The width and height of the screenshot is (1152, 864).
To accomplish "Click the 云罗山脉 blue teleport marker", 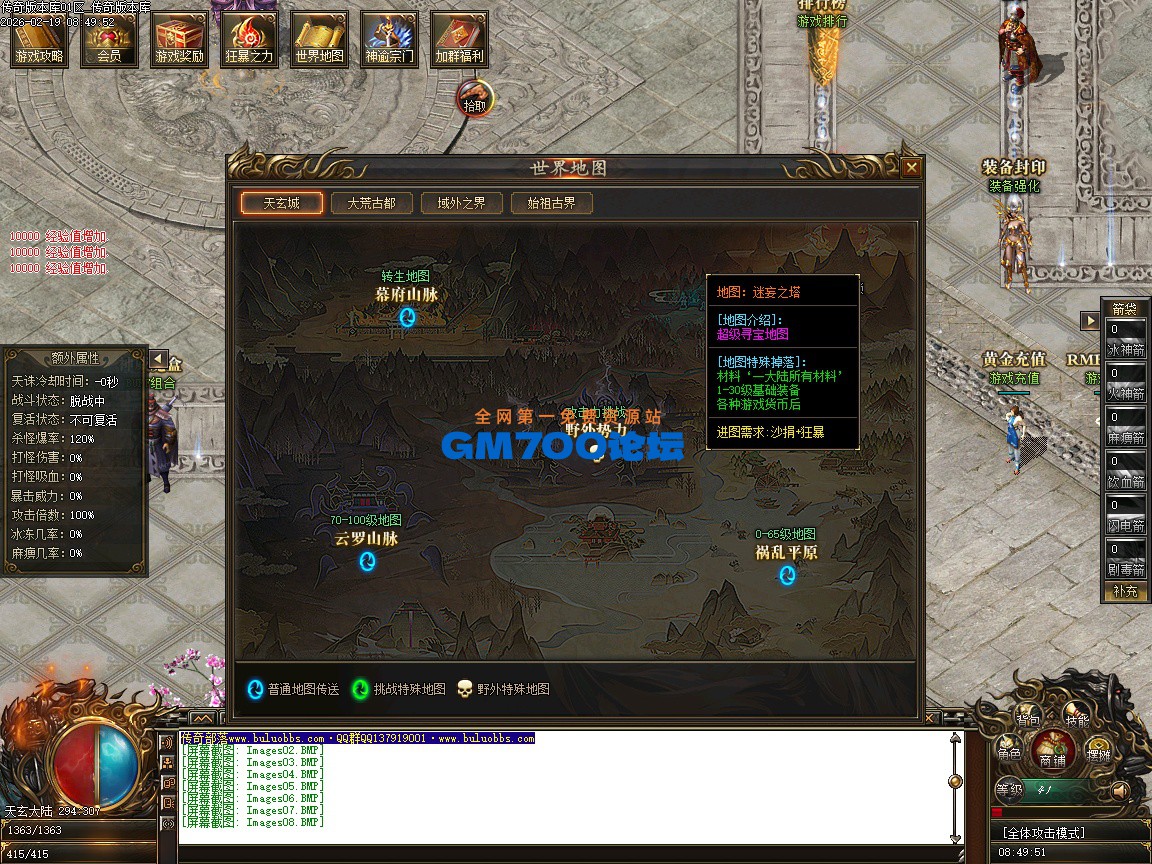I will 367,561.
